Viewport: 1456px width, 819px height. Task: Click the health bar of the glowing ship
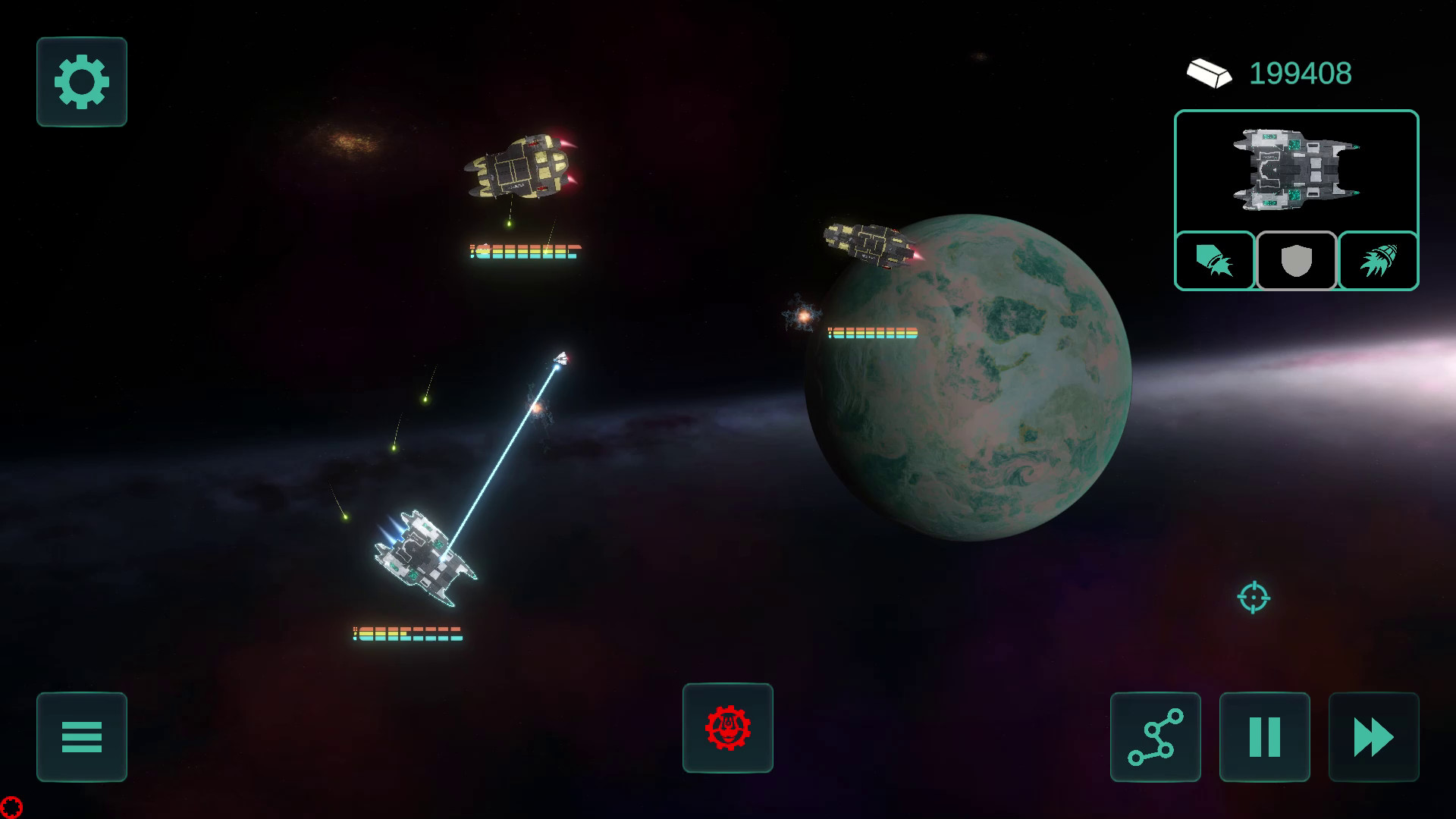pos(406,632)
